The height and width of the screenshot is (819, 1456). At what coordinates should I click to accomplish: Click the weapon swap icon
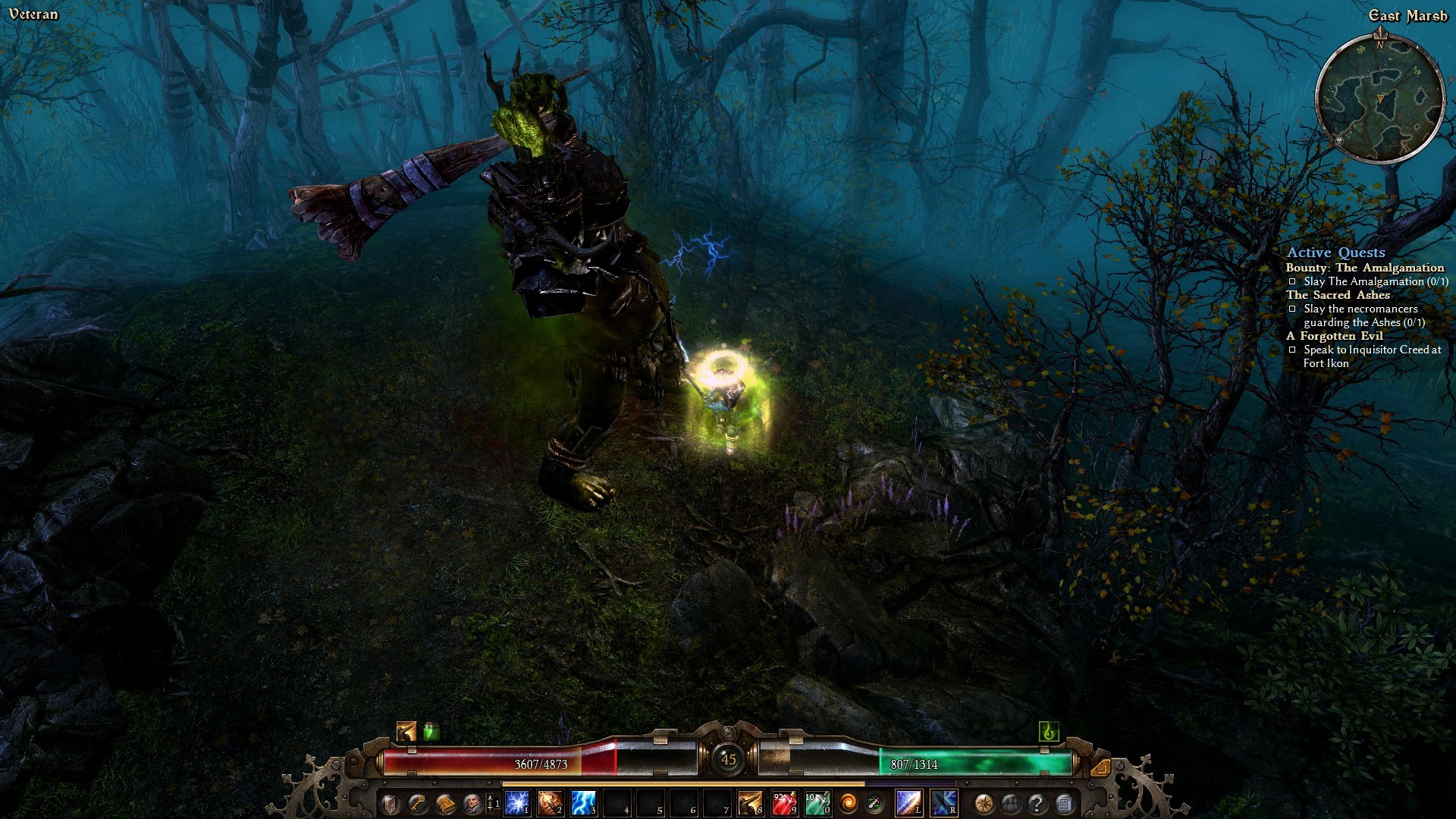tap(874, 802)
